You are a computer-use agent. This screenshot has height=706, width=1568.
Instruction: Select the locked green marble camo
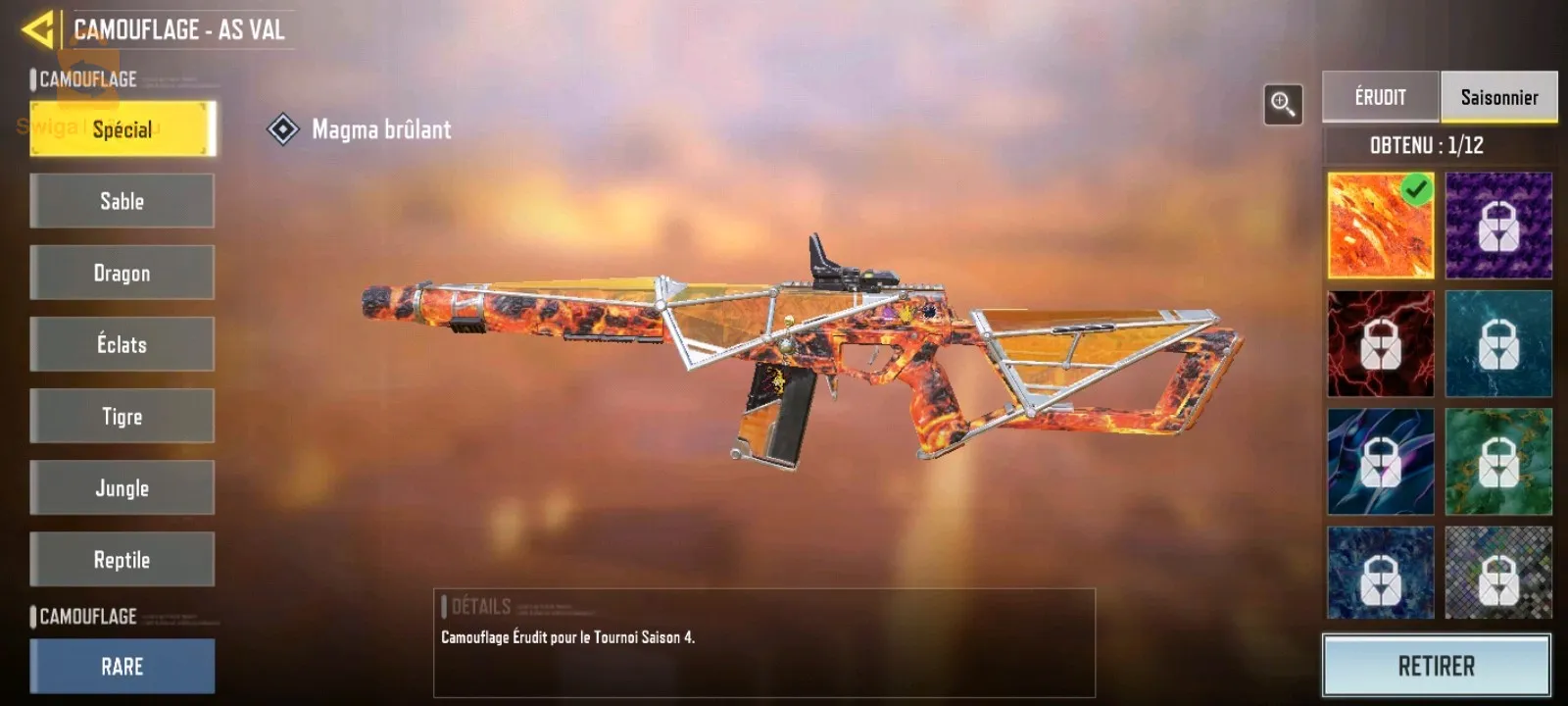click(x=1498, y=461)
